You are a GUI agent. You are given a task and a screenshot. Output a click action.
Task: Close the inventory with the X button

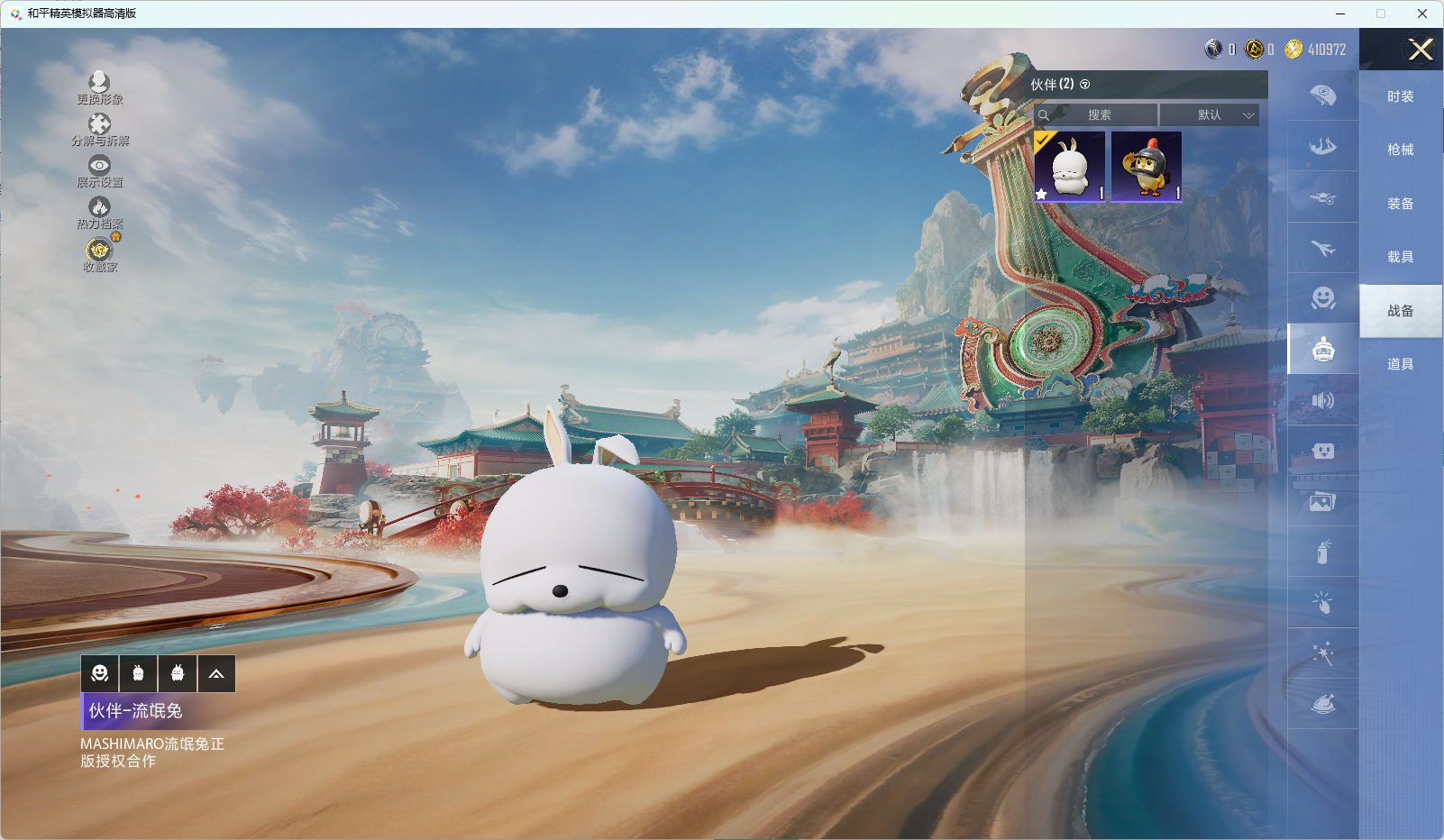(1421, 50)
